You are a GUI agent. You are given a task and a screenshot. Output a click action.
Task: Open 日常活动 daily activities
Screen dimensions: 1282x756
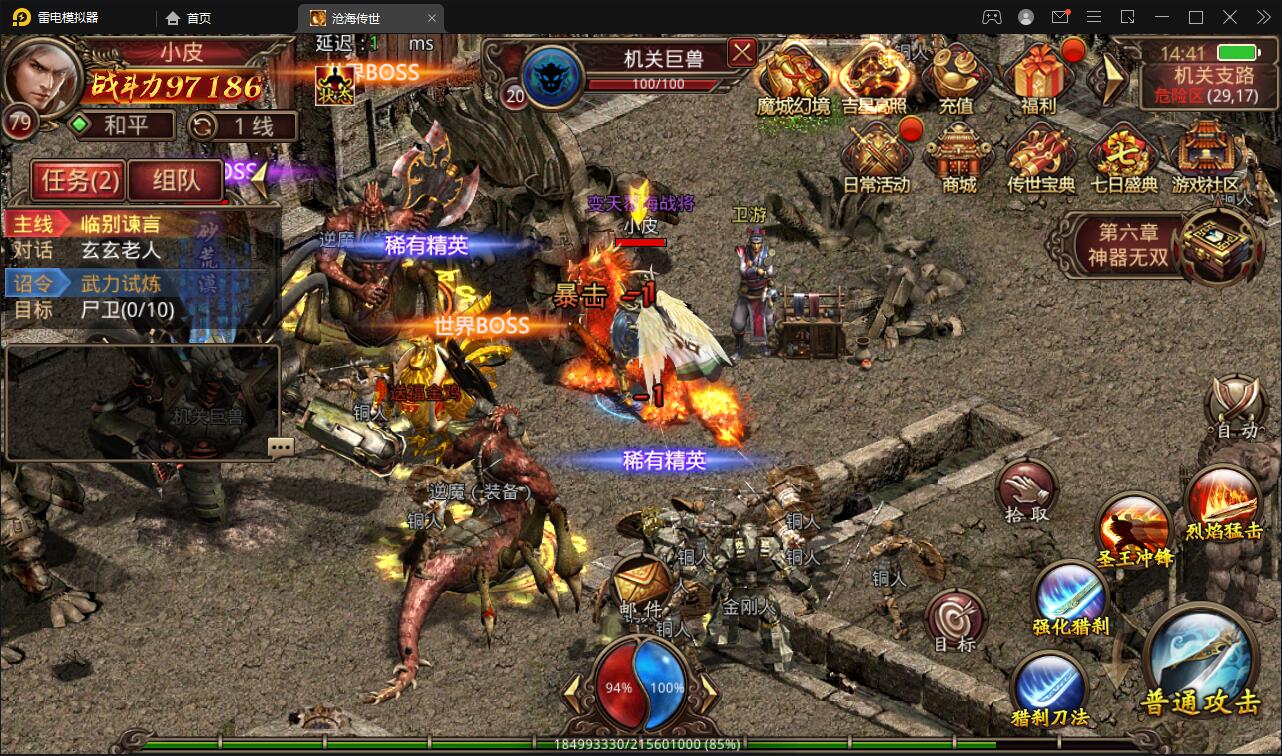tap(876, 155)
